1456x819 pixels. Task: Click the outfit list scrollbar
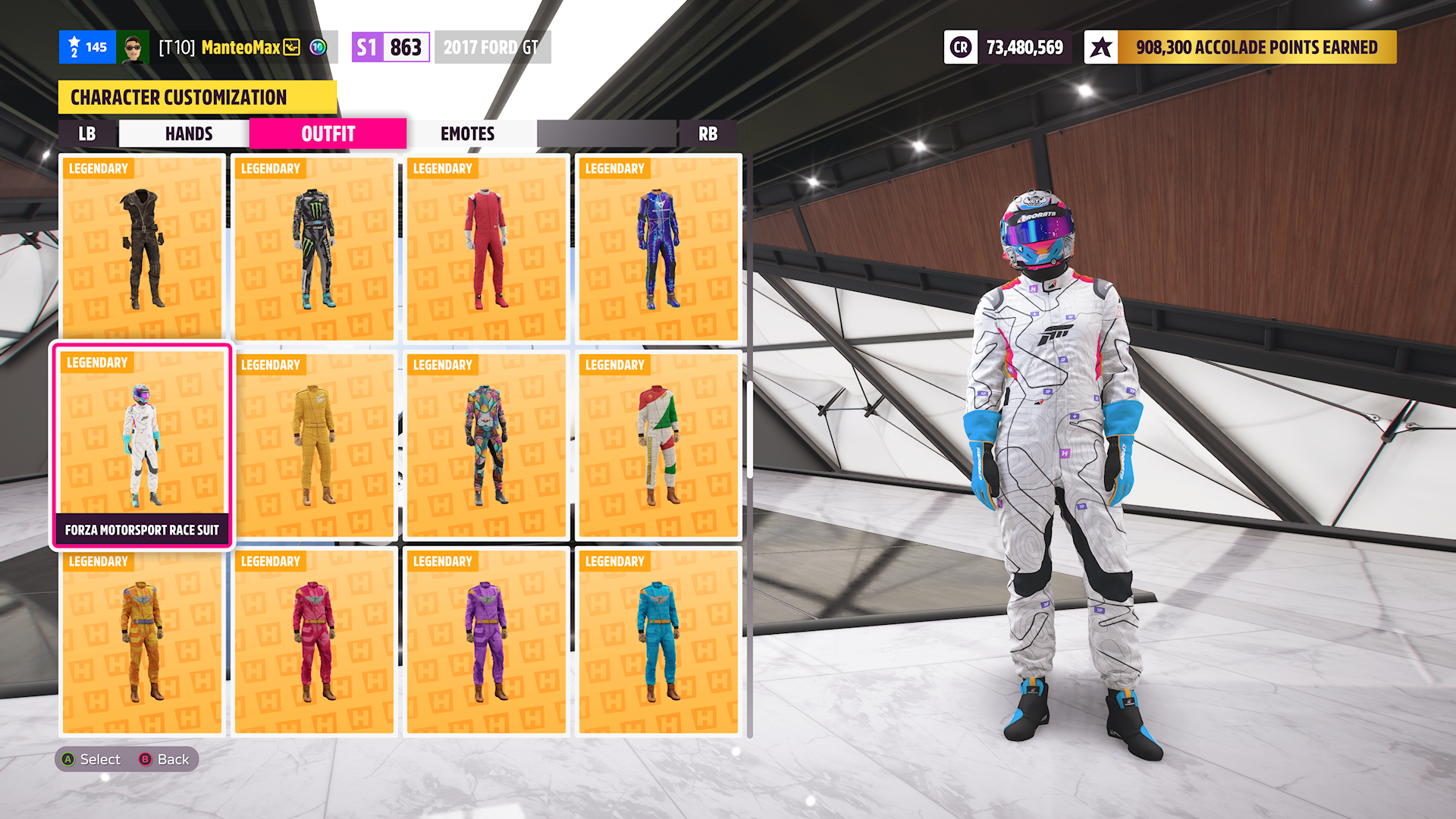point(749,429)
